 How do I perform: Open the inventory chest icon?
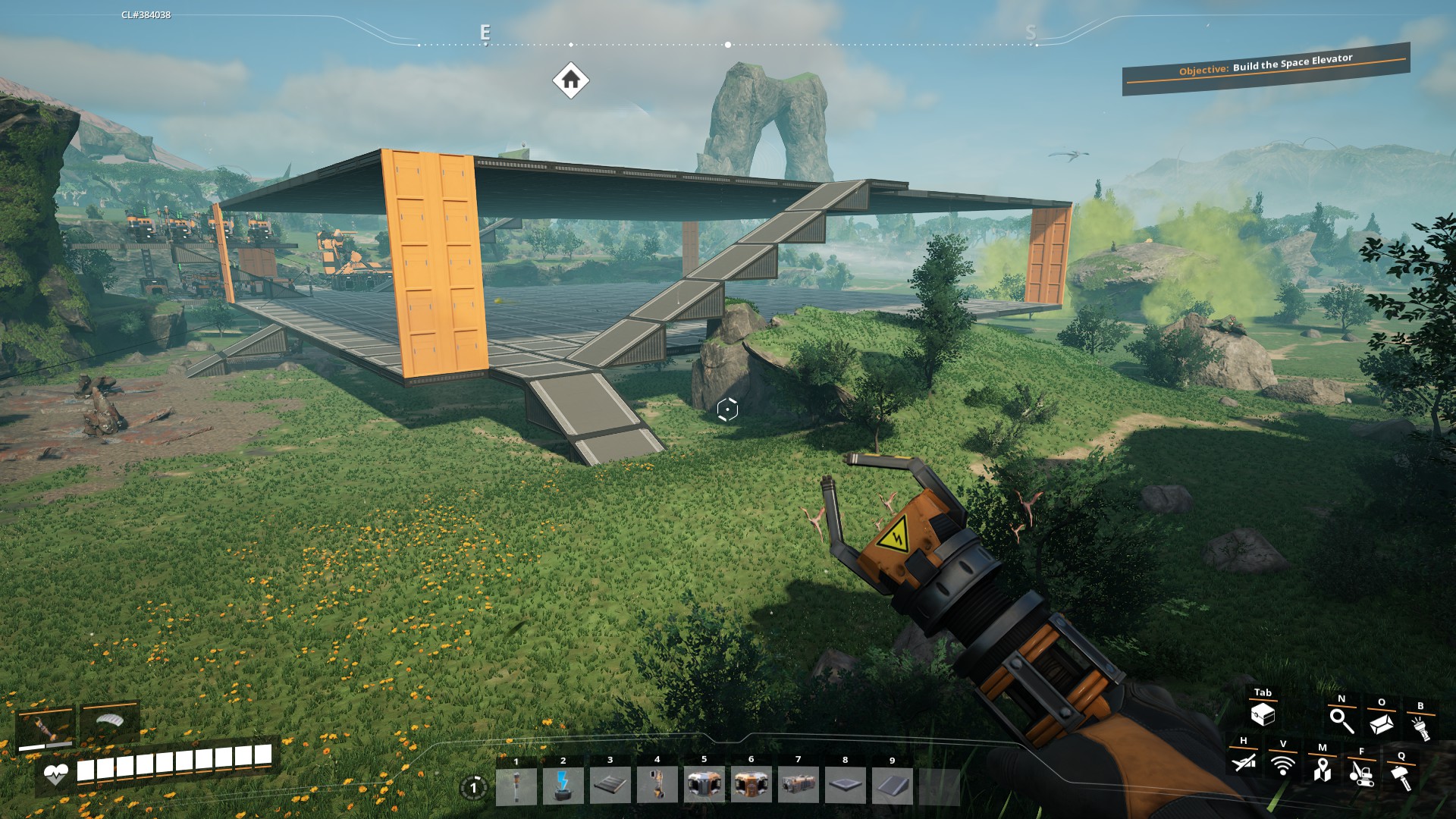(x=1263, y=714)
